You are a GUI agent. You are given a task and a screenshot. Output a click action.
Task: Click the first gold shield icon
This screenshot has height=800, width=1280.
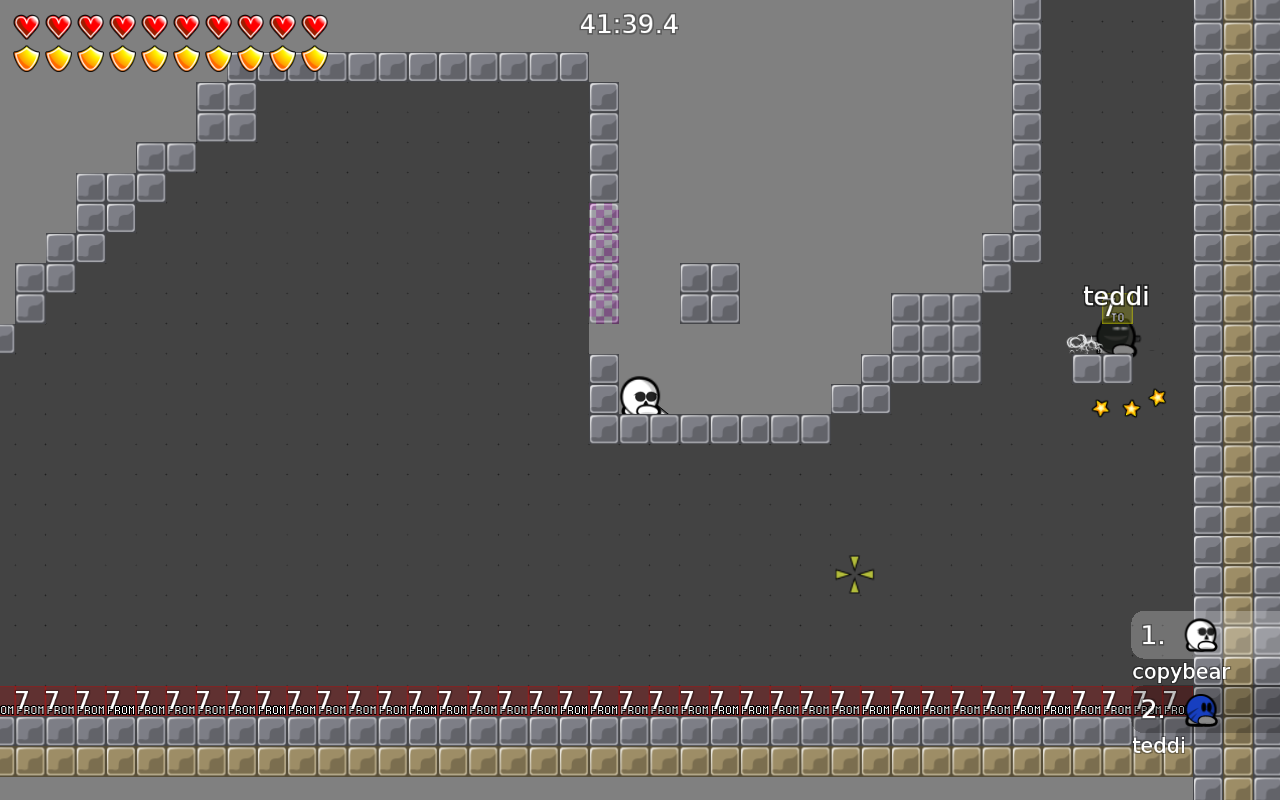pos(27,60)
